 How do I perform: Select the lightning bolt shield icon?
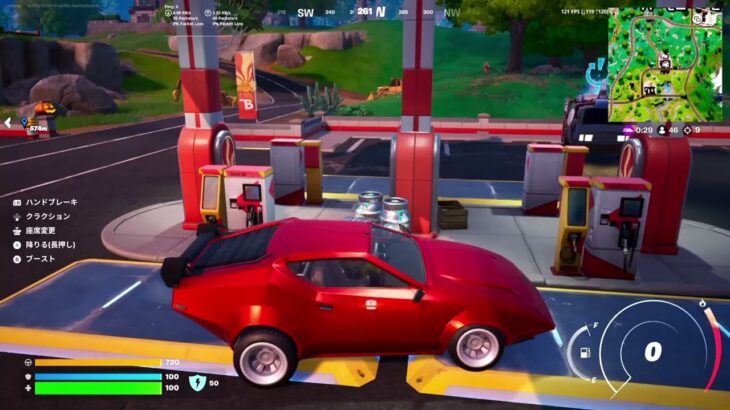pos(197,382)
